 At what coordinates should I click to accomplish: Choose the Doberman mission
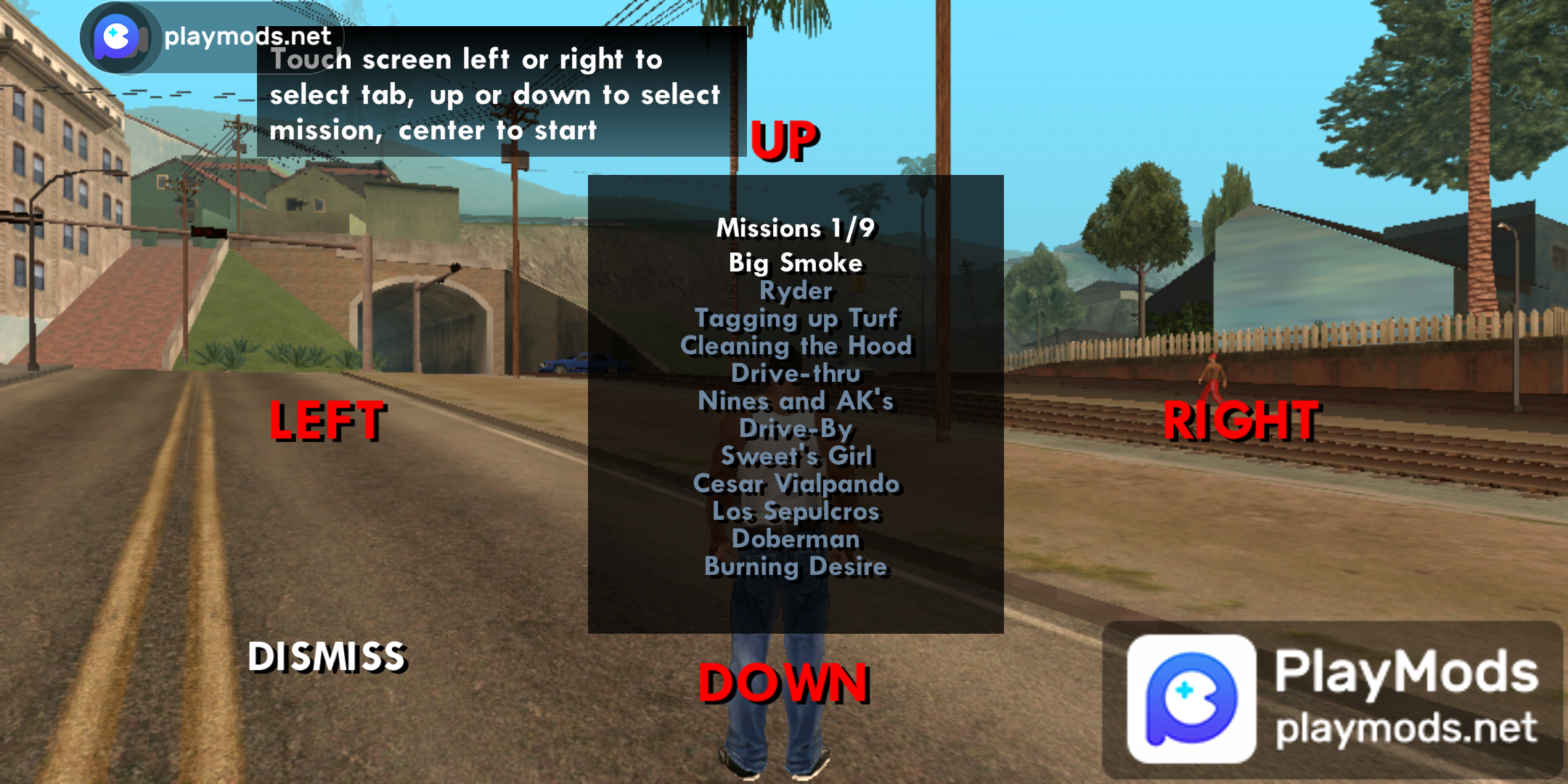pos(796,539)
